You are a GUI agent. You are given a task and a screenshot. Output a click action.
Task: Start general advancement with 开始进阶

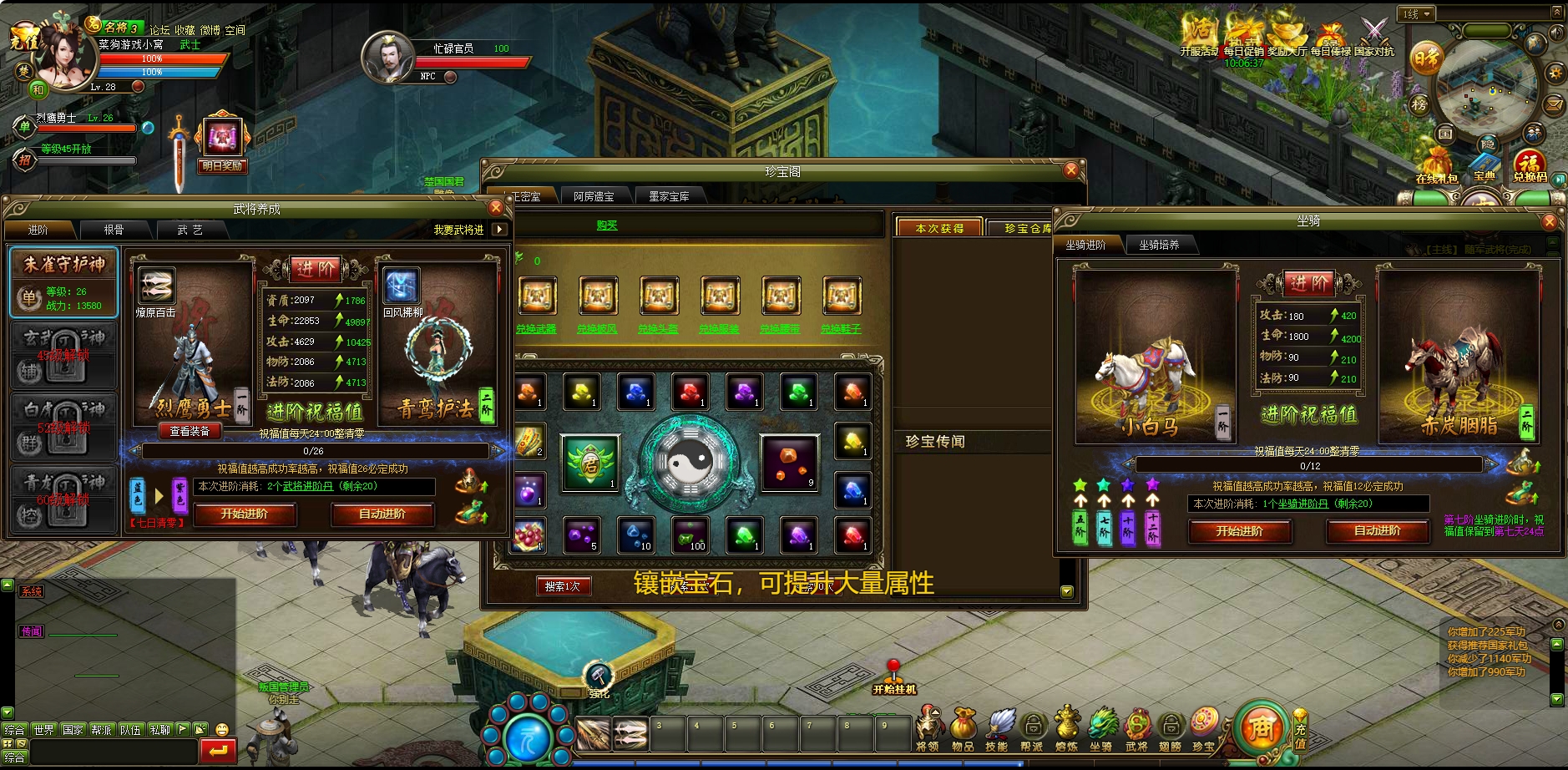pos(245,514)
